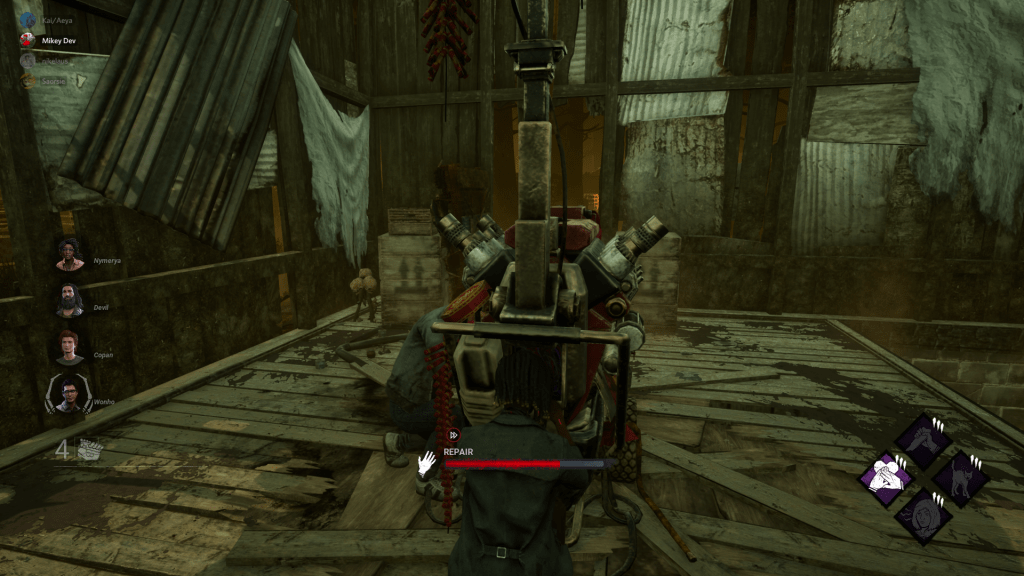The height and width of the screenshot is (576, 1024).
Task: Pick Saorsie in the player list
Action: pos(53,79)
